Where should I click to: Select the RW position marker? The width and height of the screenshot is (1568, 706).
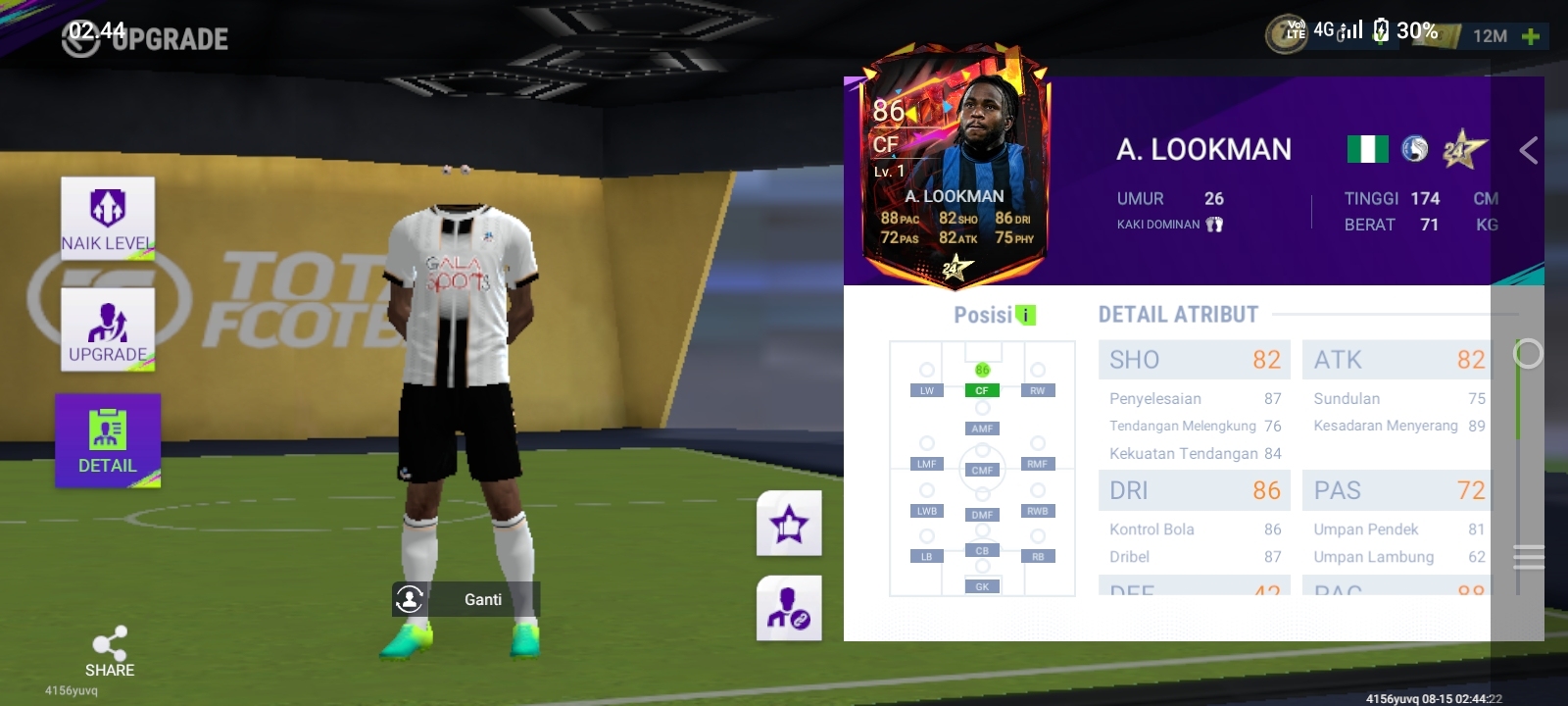click(x=1038, y=390)
